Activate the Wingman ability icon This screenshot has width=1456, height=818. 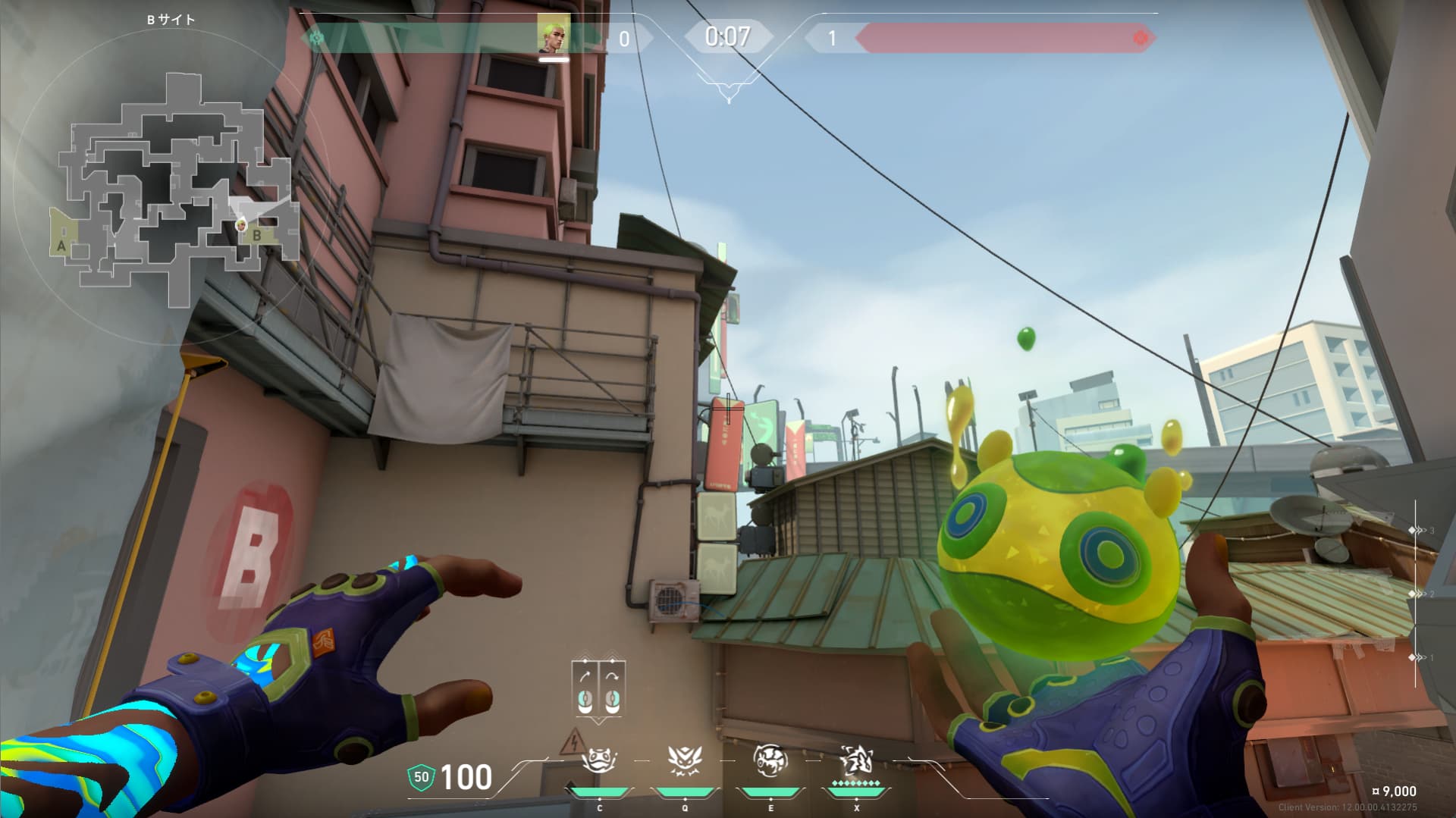pos(685,760)
